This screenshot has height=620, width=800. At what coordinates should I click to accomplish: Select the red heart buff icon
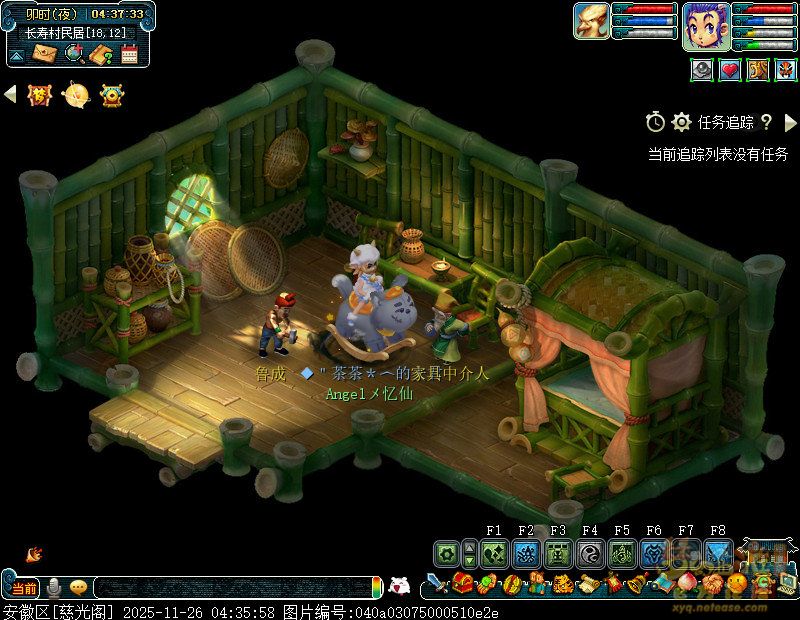tap(731, 70)
